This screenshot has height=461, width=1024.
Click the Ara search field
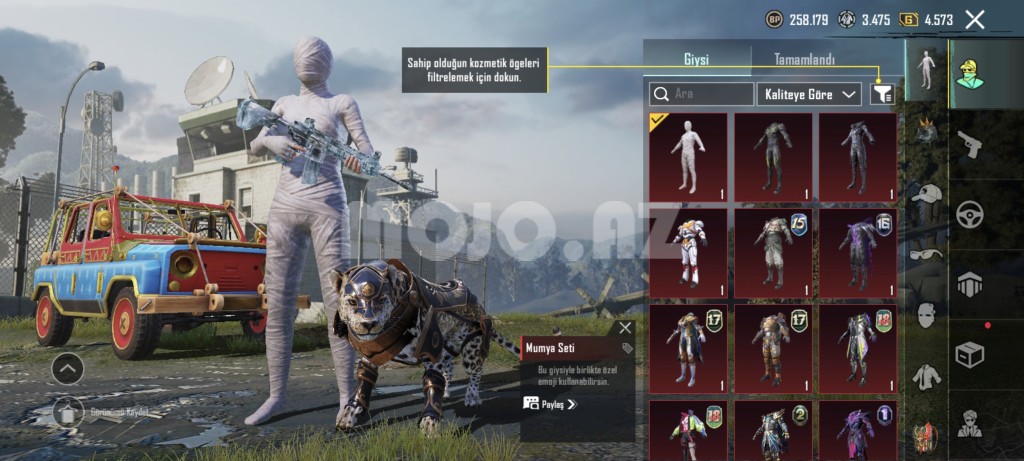click(701, 94)
